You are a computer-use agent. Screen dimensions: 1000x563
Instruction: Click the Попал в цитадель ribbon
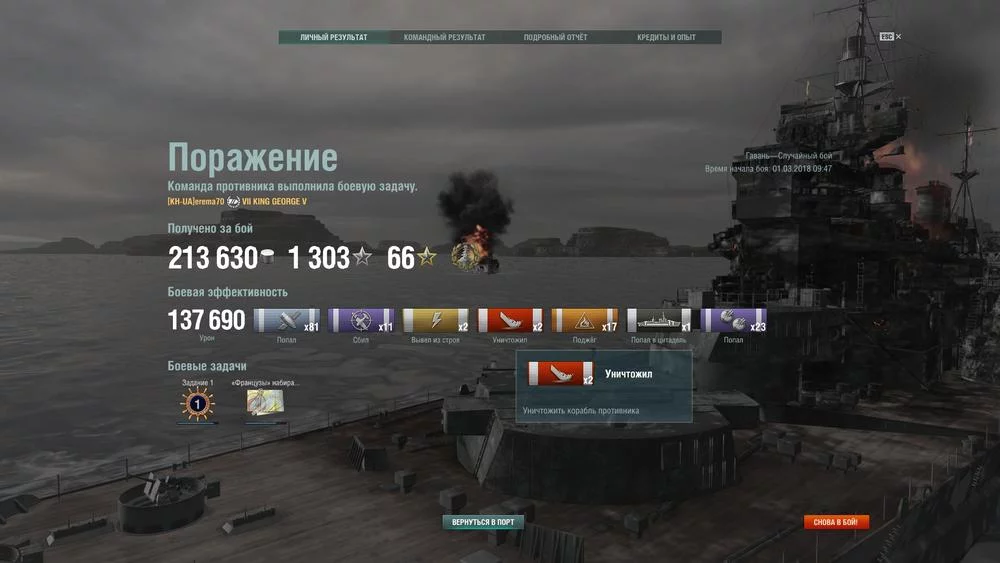coord(658,321)
